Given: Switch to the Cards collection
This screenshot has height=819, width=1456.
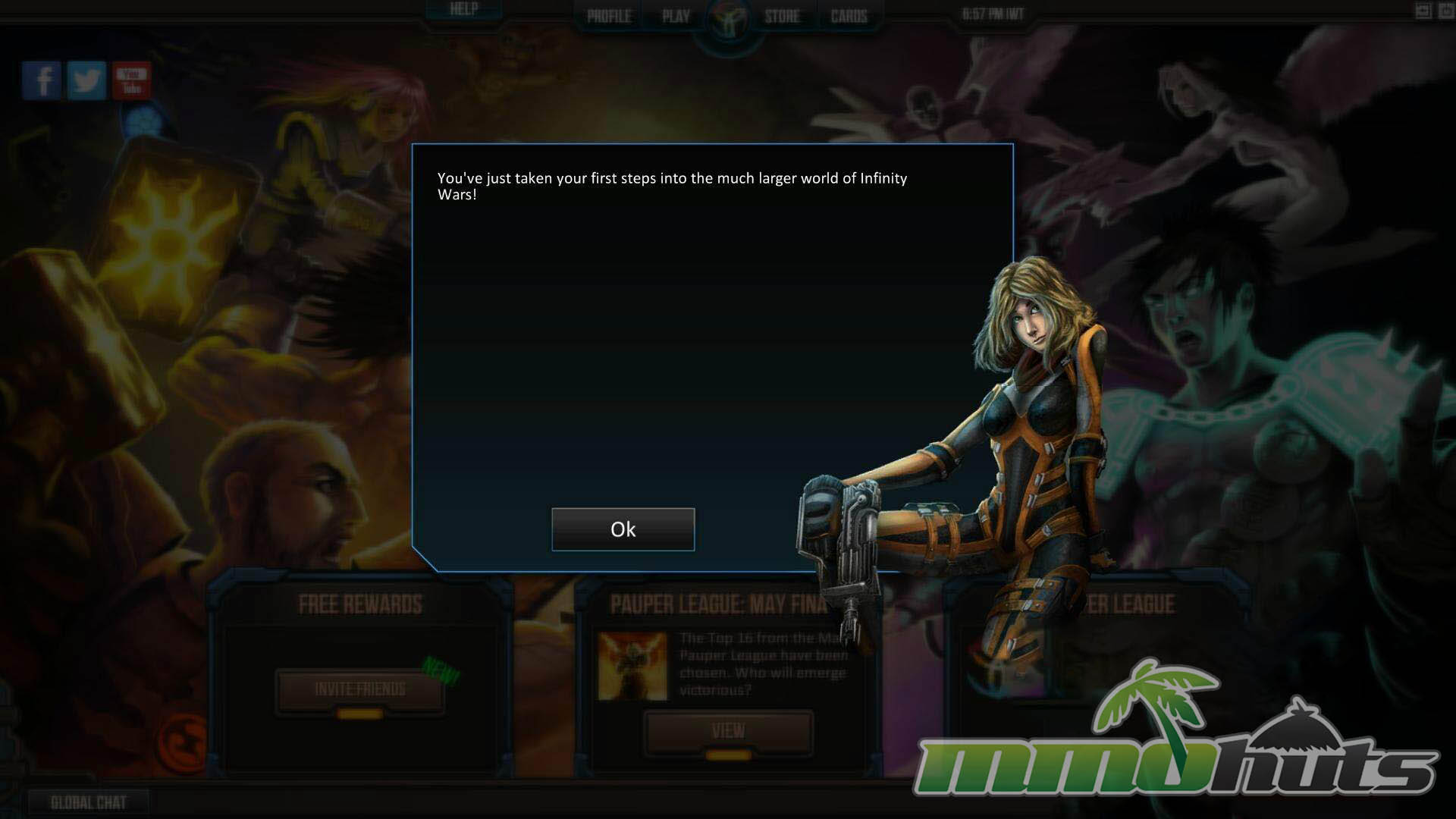Looking at the screenshot, I should point(849,16).
